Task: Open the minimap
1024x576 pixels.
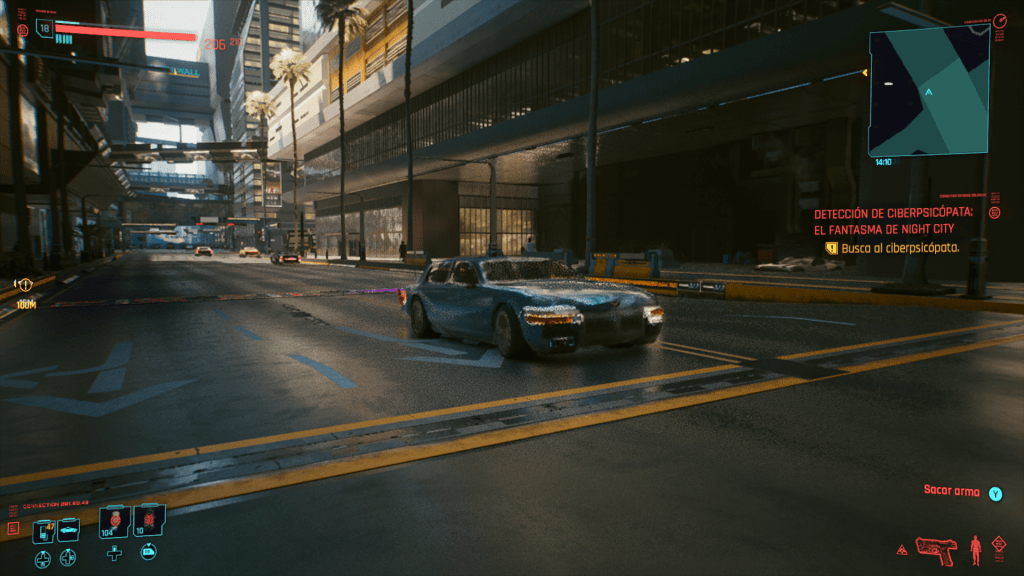Action: pos(929,90)
